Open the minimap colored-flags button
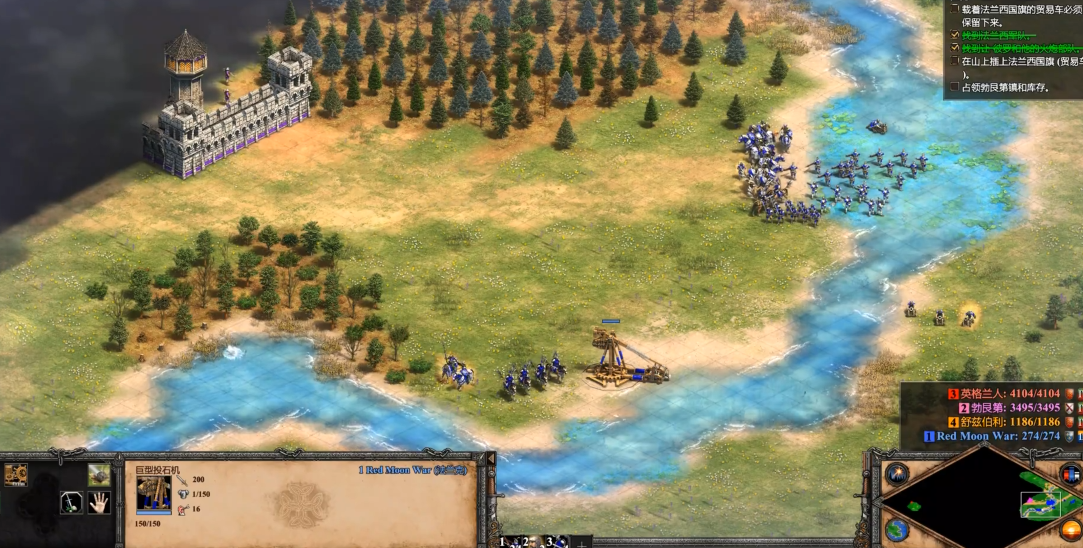The width and height of the screenshot is (1083, 548). (x=1070, y=474)
